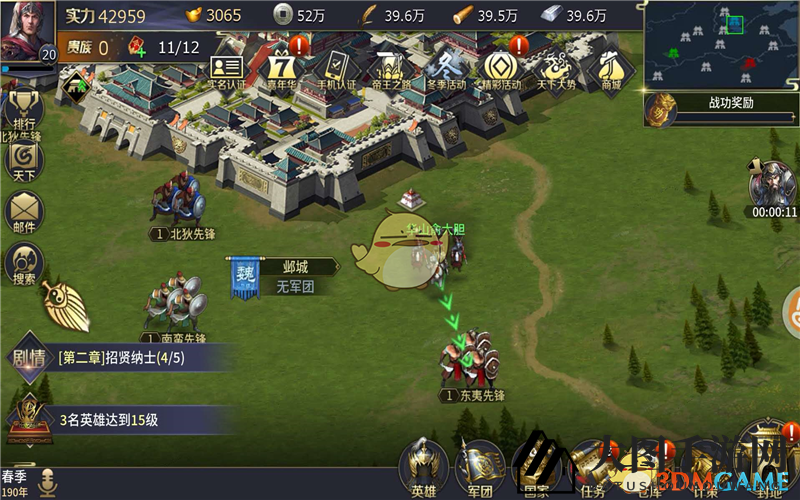Open the 搜索 search tool
Viewport: 800px width, 500px height.
[x=22, y=264]
